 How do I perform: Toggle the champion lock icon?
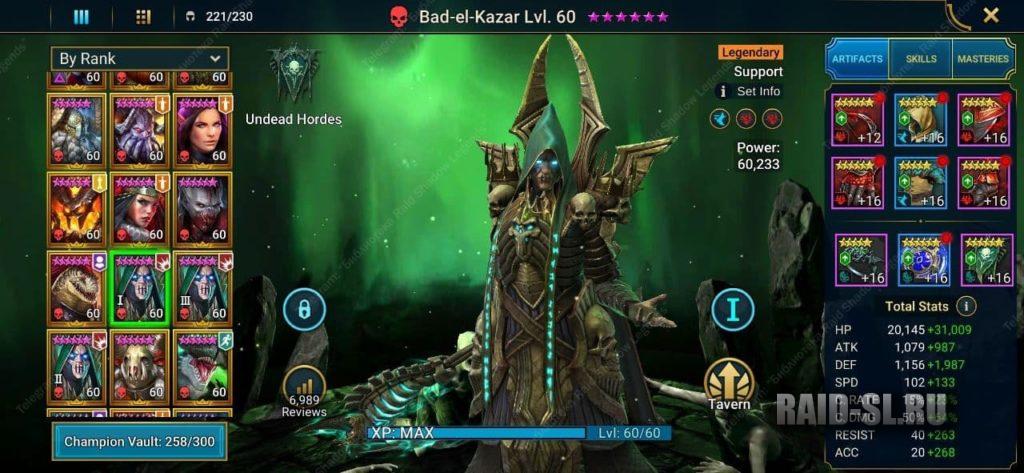(304, 309)
